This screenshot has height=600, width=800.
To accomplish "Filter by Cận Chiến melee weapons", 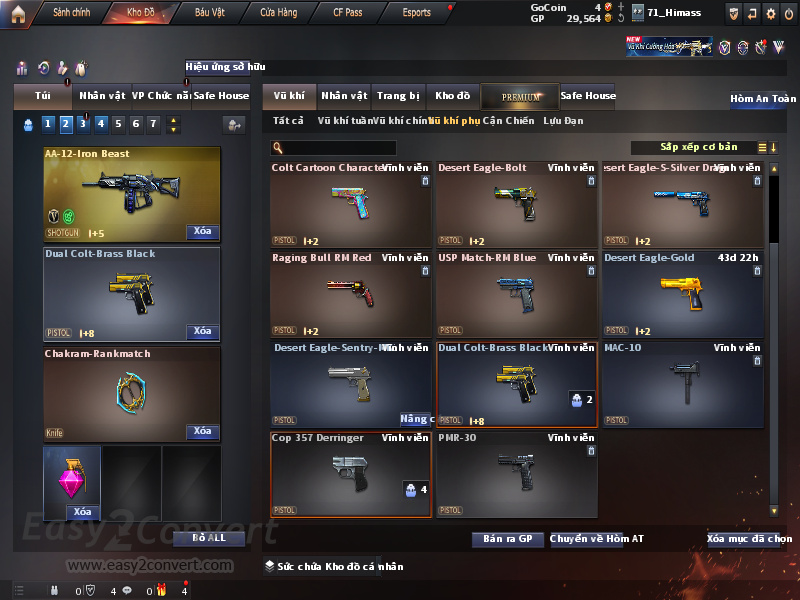I will point(508,121).
